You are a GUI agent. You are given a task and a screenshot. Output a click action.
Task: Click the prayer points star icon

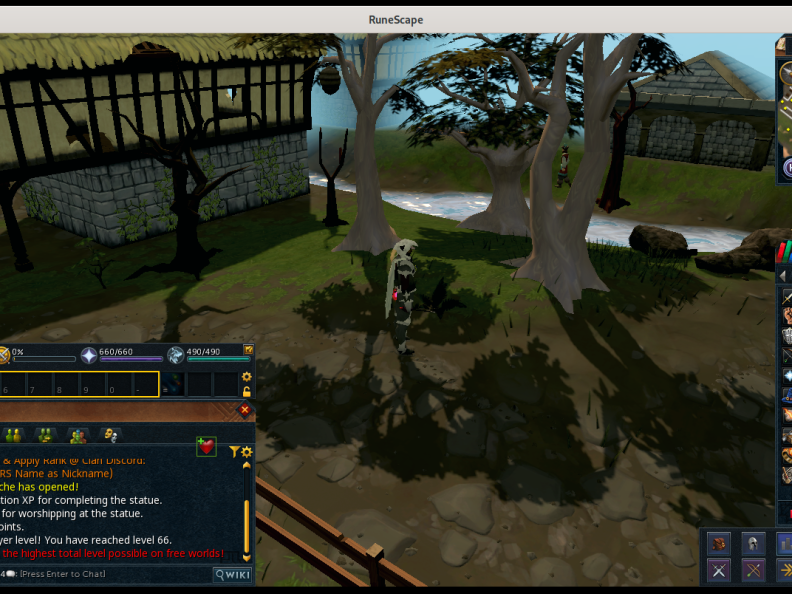tap(89, 354)
